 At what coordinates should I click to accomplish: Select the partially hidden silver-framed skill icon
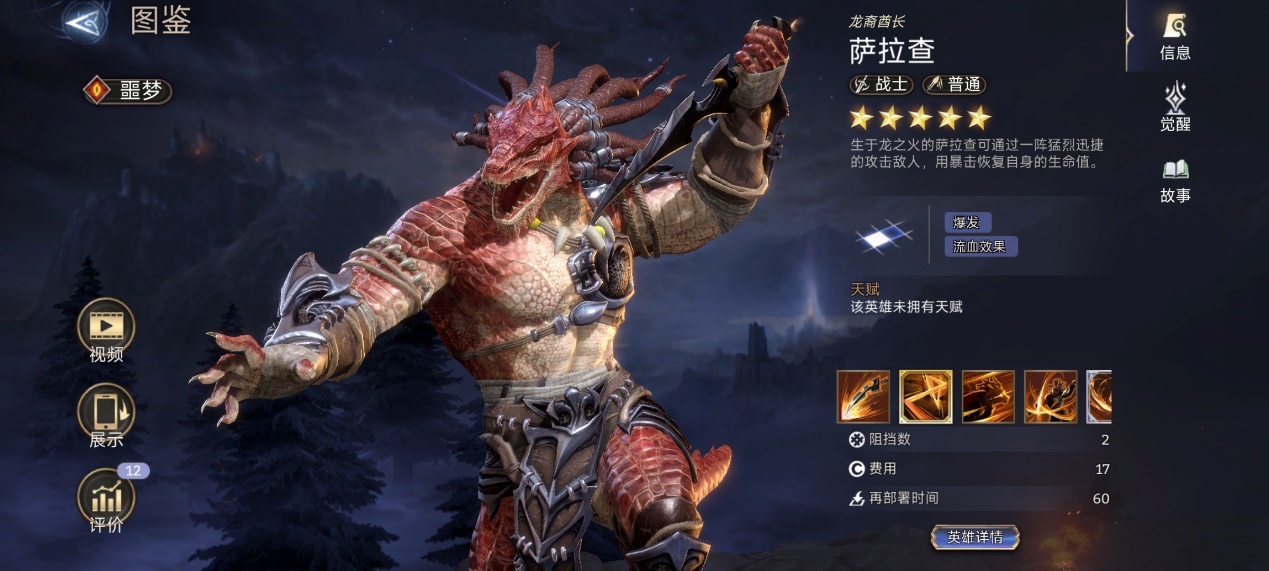[1099, 396]
